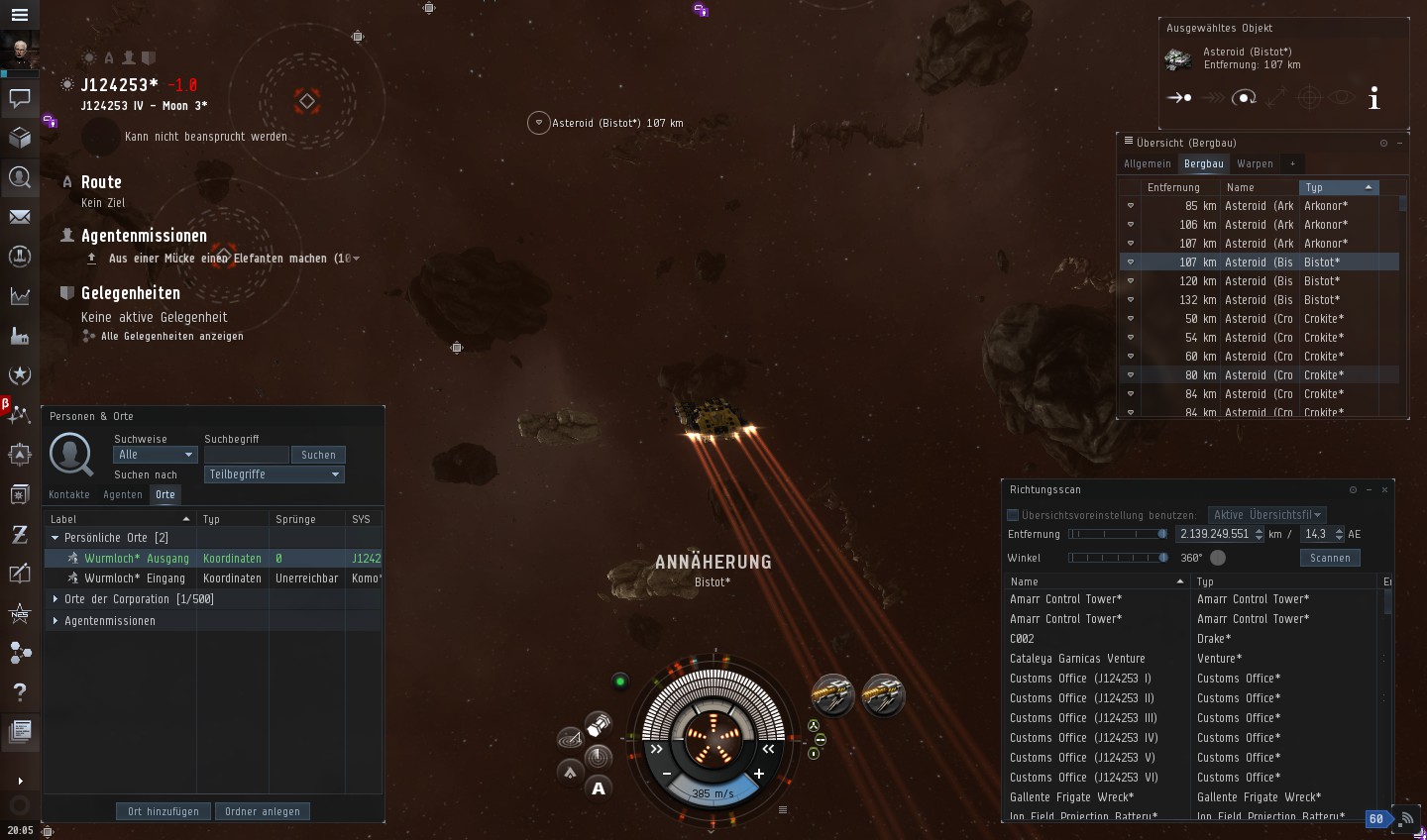
Task: Show info for the selected Bistot asteroid
Action: tap(1374, 98)
